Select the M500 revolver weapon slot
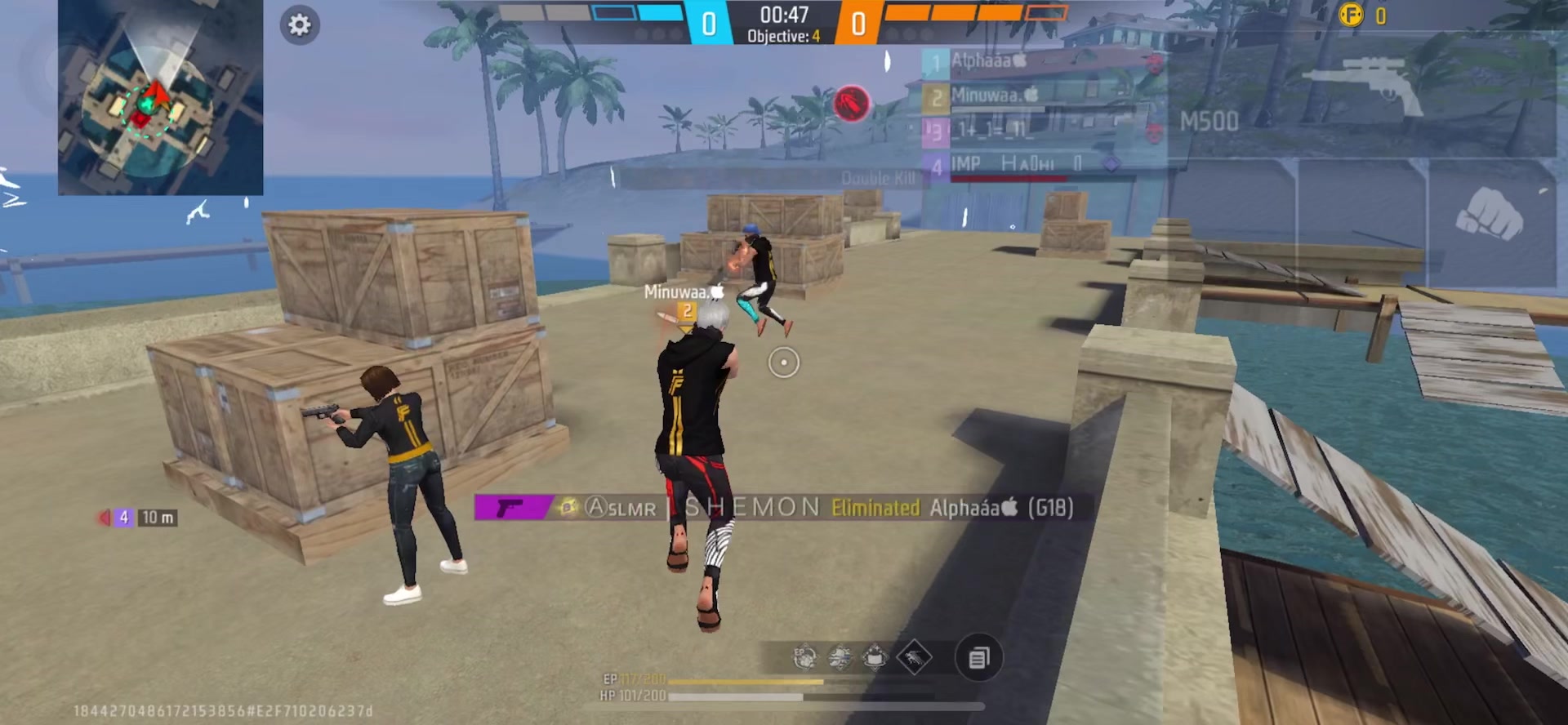Screen dimensions: 1568x725 click(1360, 94)
